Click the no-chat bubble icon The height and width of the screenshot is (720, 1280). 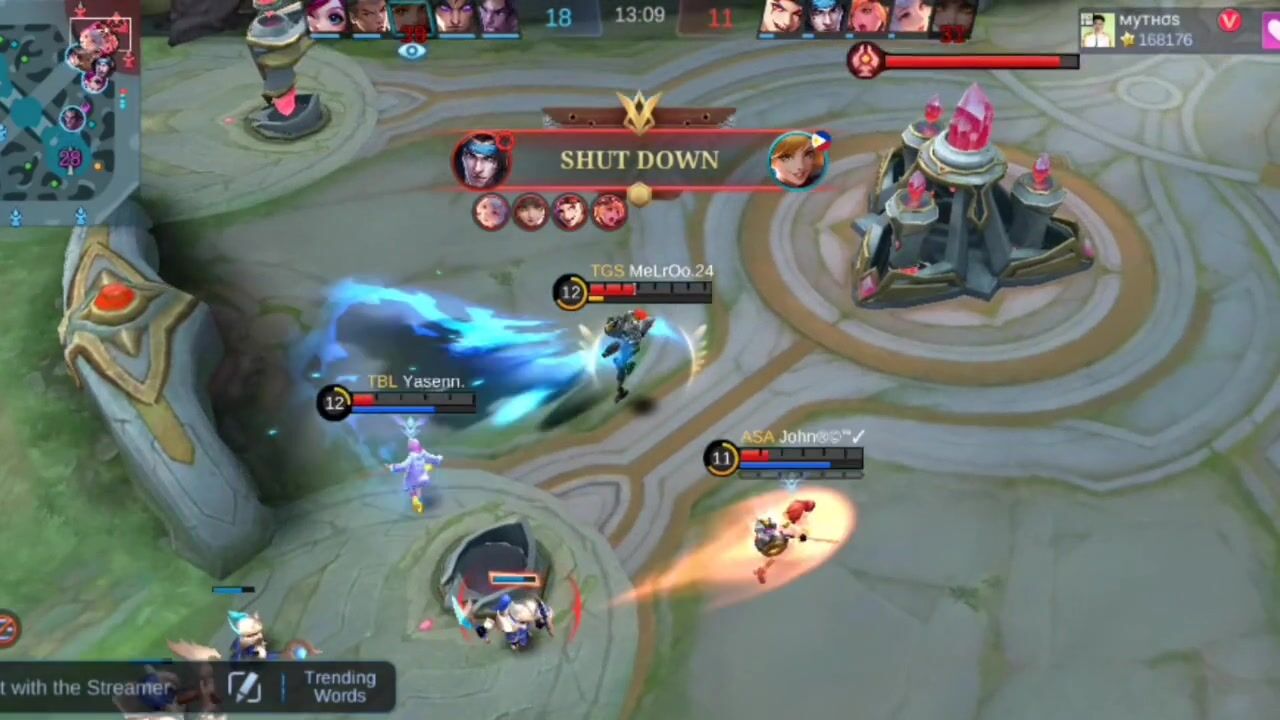pos(8,629)
